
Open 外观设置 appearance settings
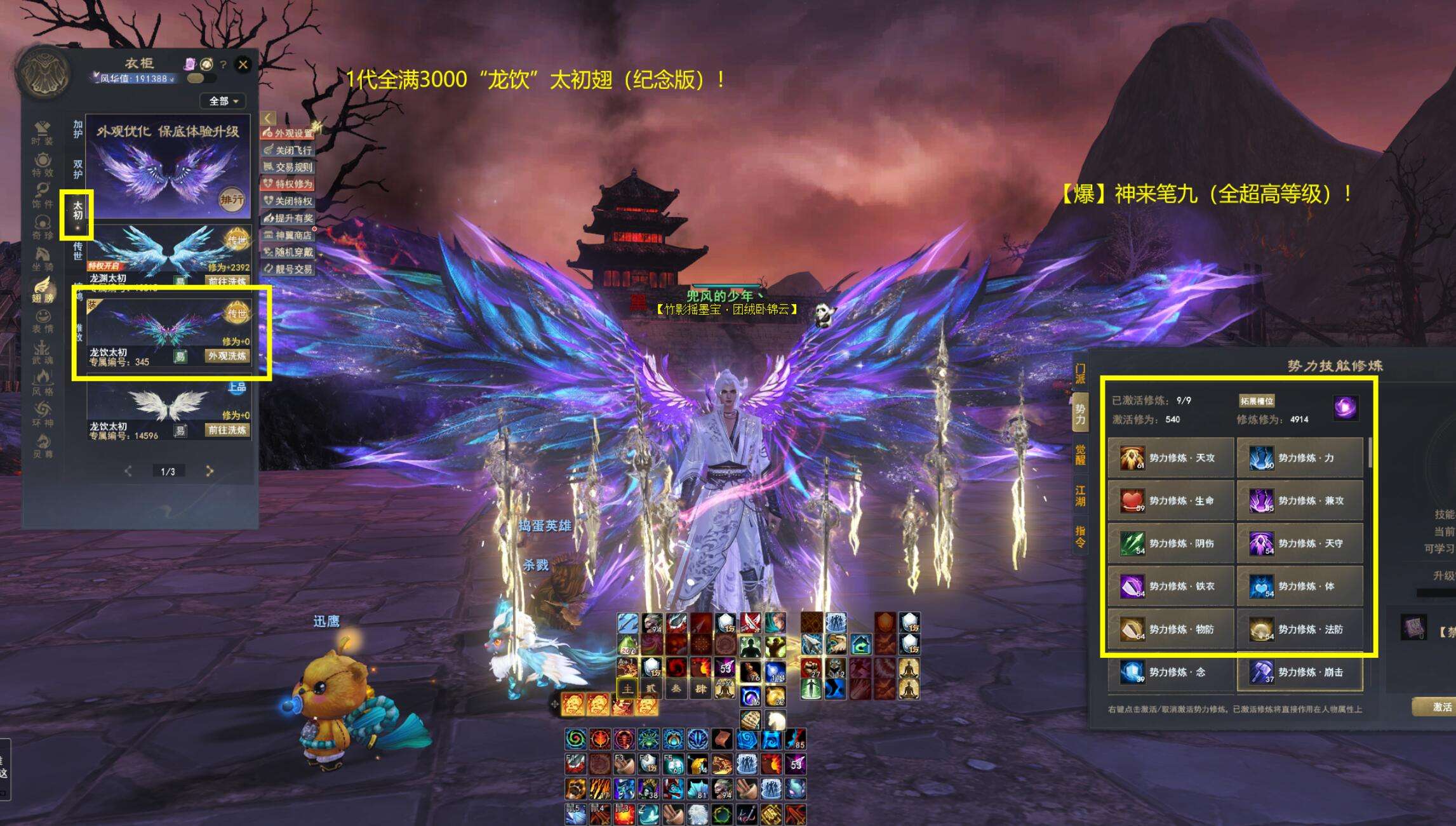coord(288,133)
